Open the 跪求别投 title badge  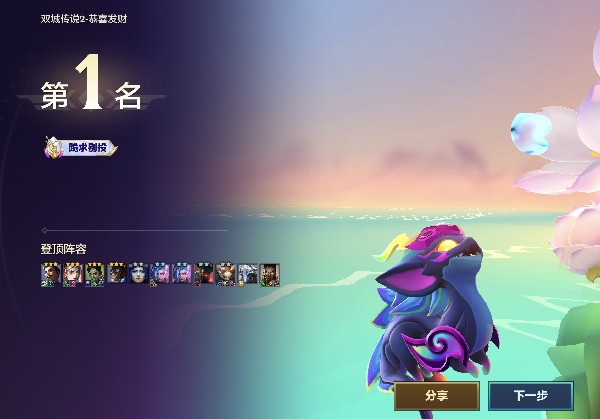click(x=80, y=148)
